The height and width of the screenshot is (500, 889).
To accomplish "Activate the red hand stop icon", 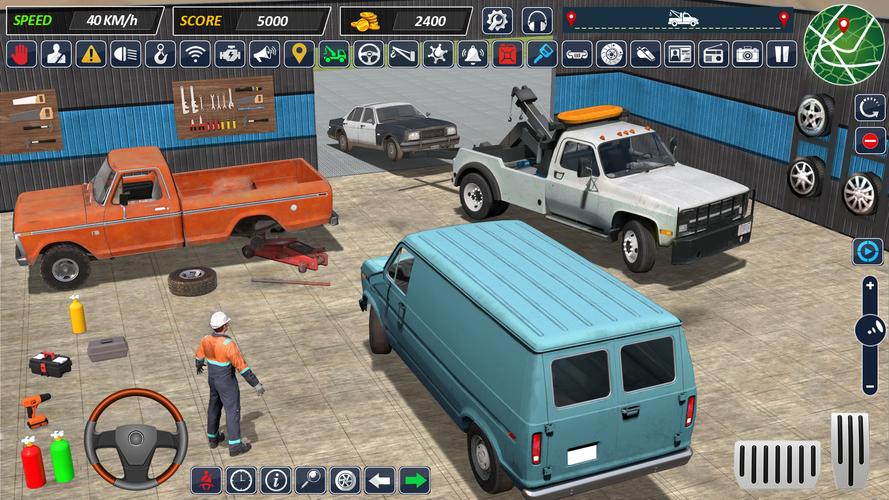I will (x=21, y=54).
